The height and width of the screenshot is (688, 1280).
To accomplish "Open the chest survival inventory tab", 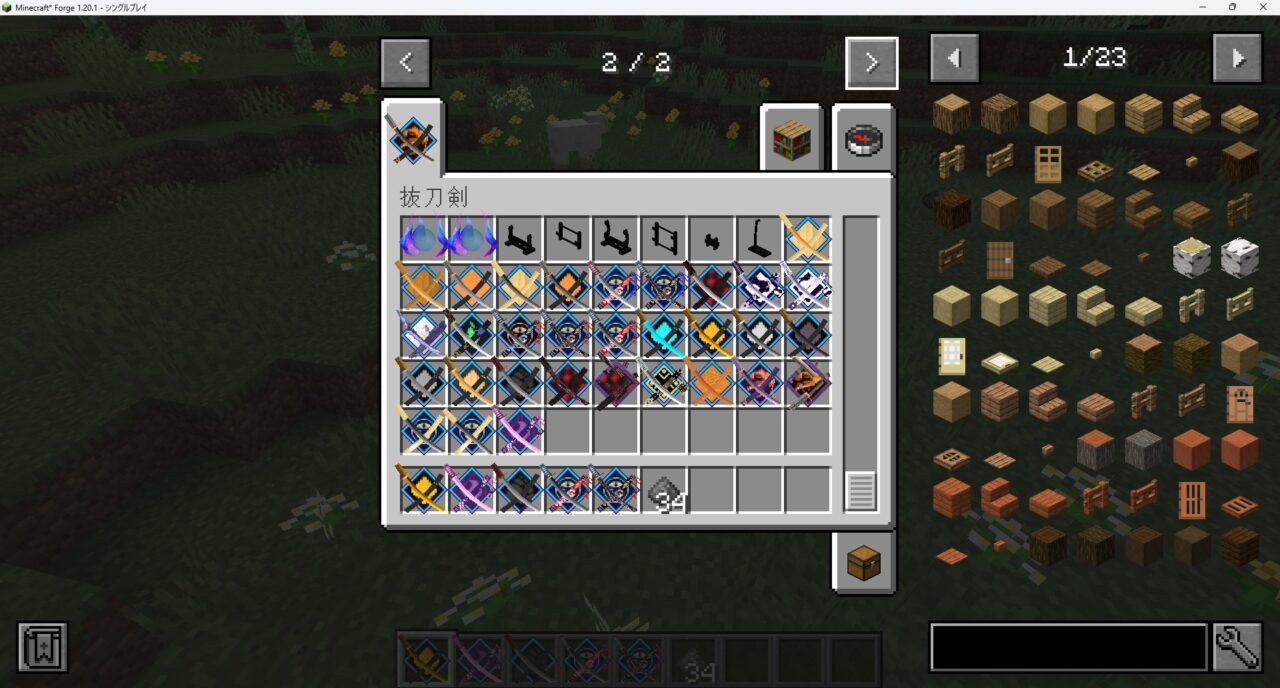I will (863, 563).
